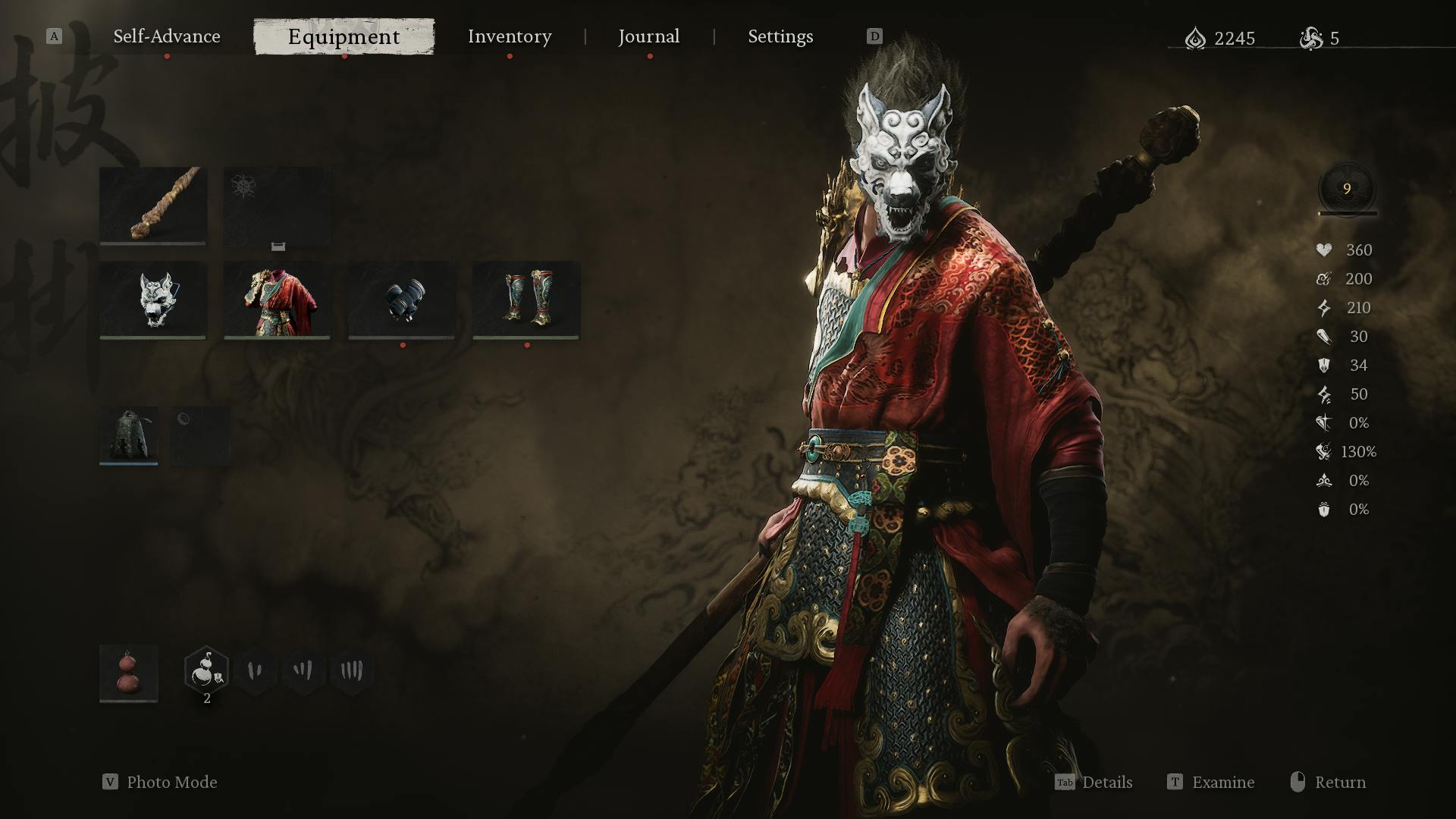The height and width of the screenshot is (819, 1456).
Task: Open the Inventory tab
Action: click(510, 36)
